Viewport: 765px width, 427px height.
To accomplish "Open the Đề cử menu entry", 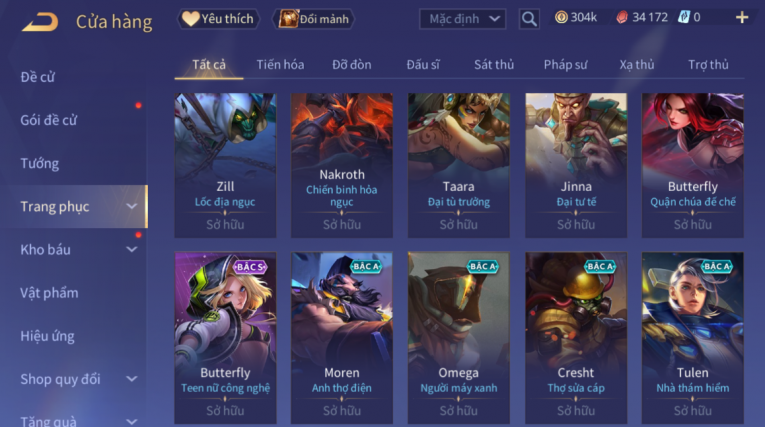I will coord(38,77).
